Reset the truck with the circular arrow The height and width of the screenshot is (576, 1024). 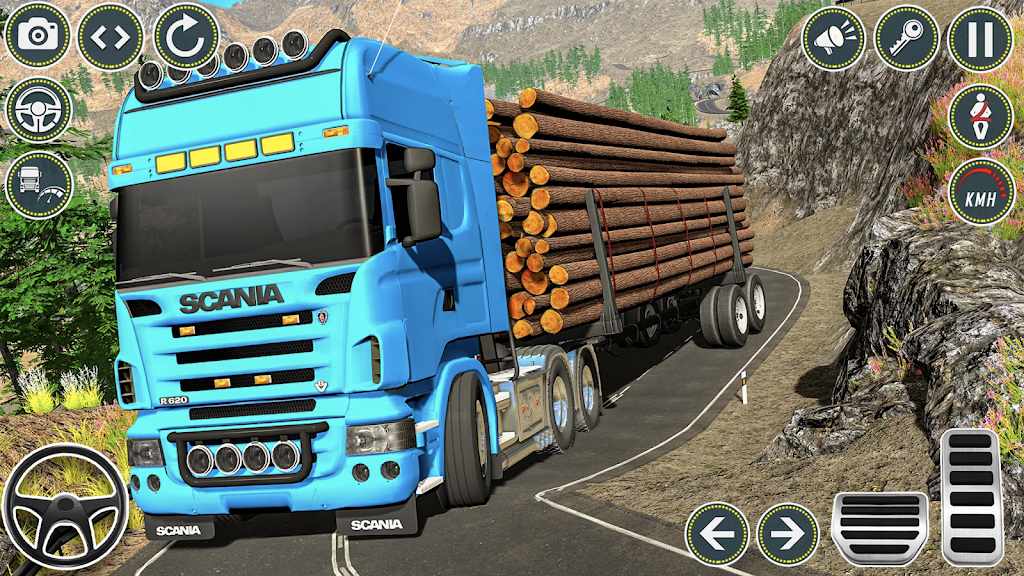pos(186,37)
